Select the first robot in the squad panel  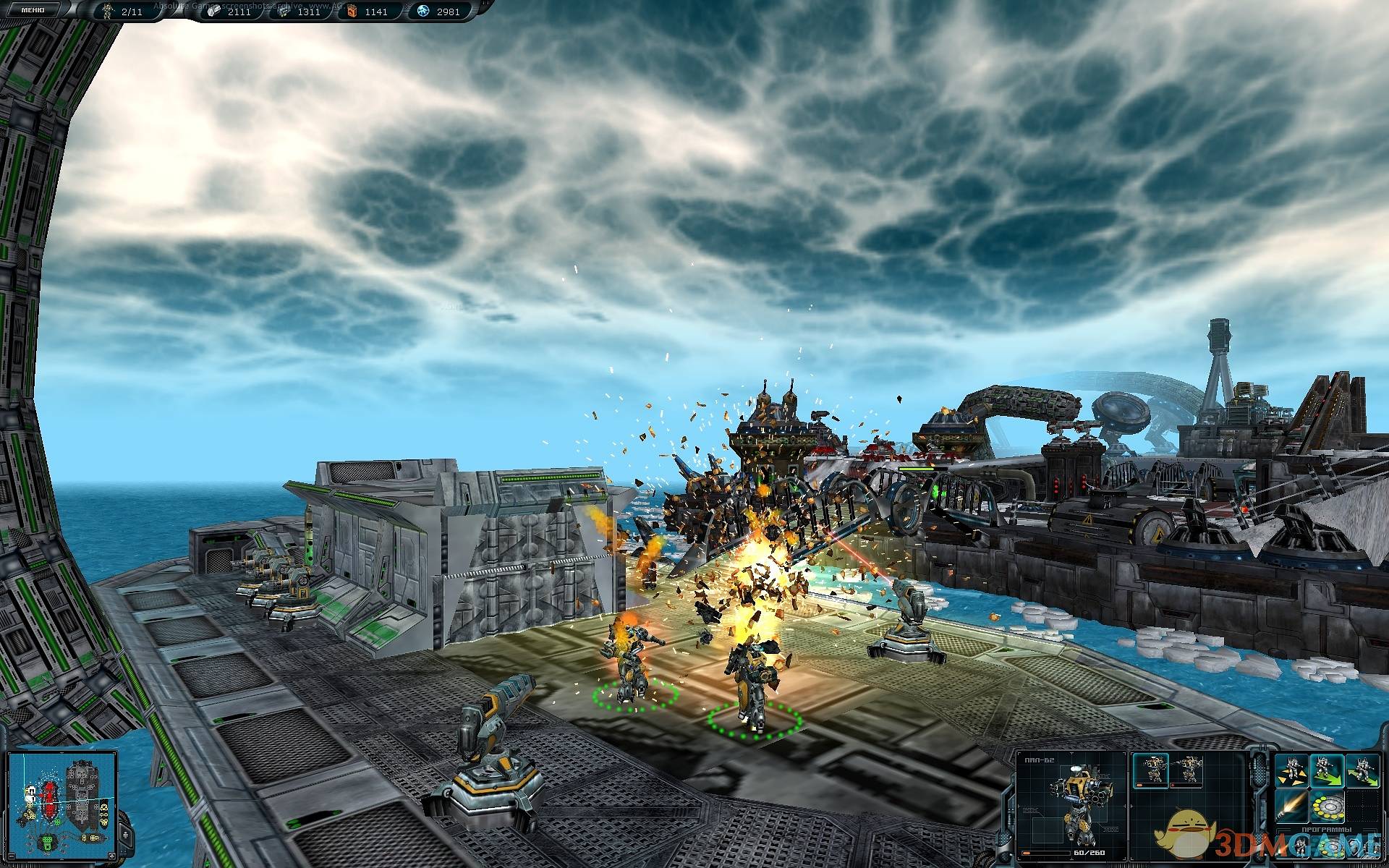point(1151,771)
